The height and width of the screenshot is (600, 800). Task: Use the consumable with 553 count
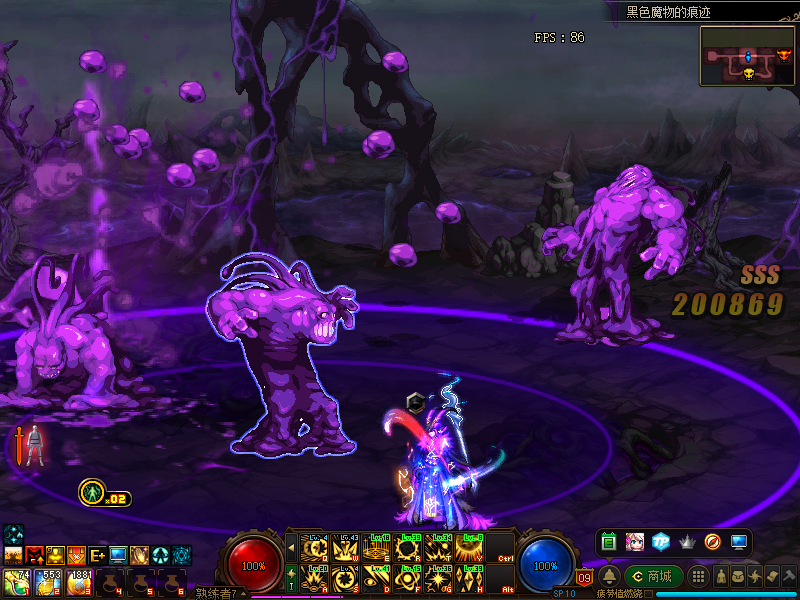click(47, 581)
